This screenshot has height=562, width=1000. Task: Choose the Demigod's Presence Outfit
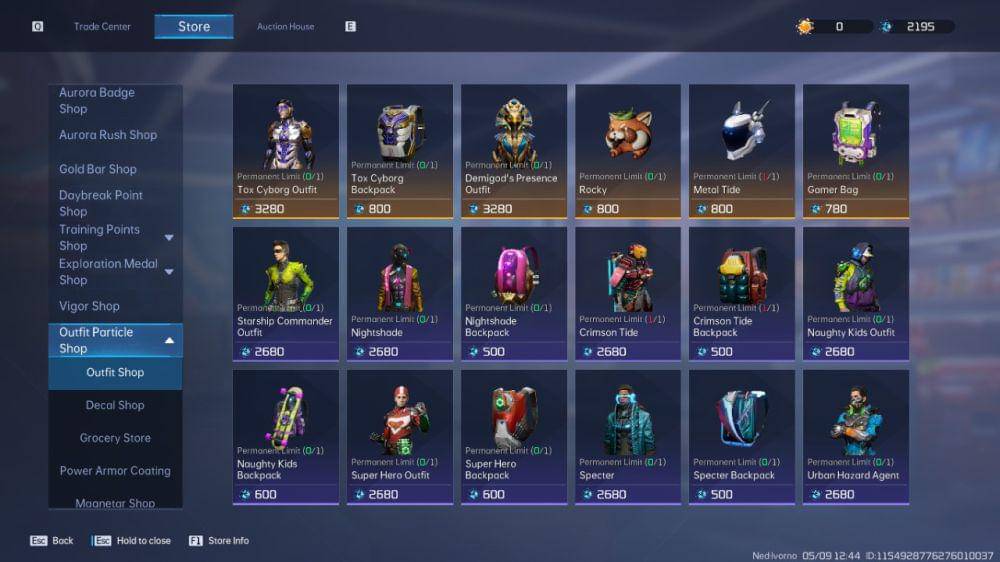pyautogui.click(x=514, y=150)
